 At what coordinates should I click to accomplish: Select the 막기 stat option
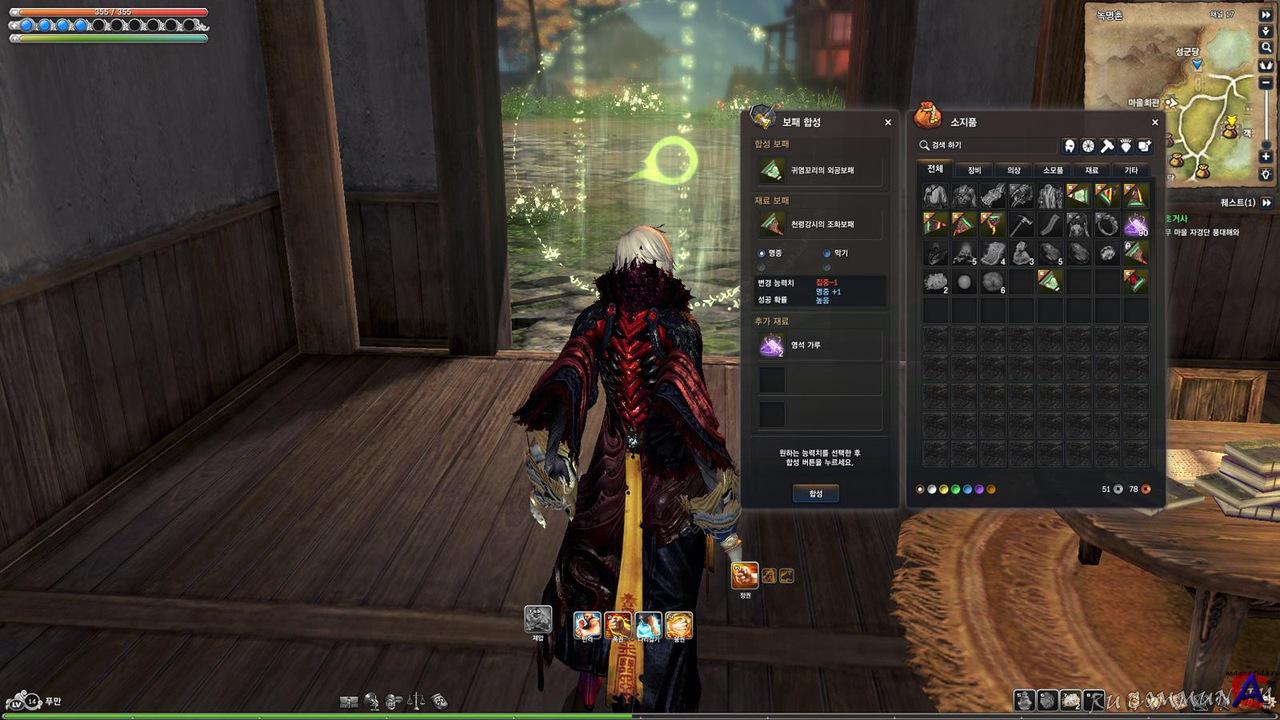827,253
